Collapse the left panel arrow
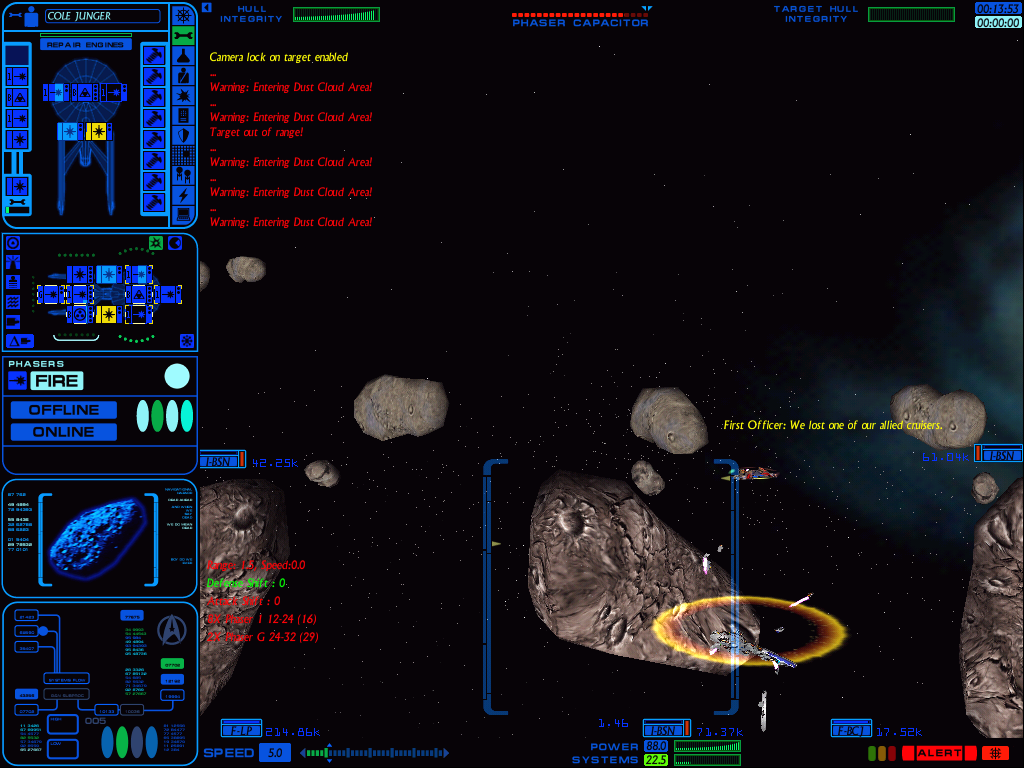 (x=206, y=7)
